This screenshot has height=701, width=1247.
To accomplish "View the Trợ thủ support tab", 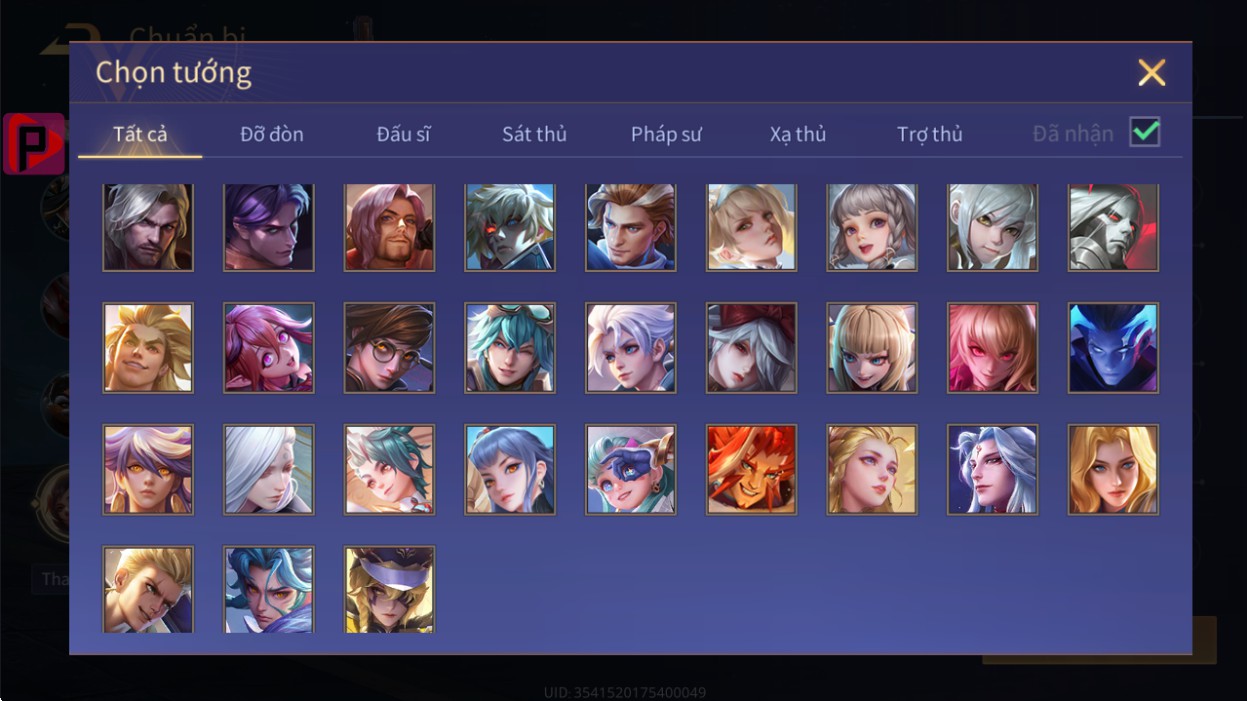I will click(x=929, y=134).
